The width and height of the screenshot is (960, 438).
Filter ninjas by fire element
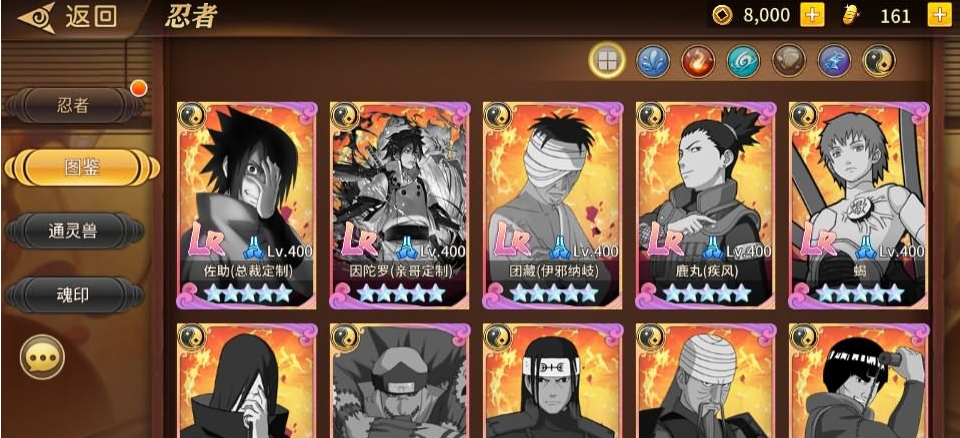click(x=697, y=61)
